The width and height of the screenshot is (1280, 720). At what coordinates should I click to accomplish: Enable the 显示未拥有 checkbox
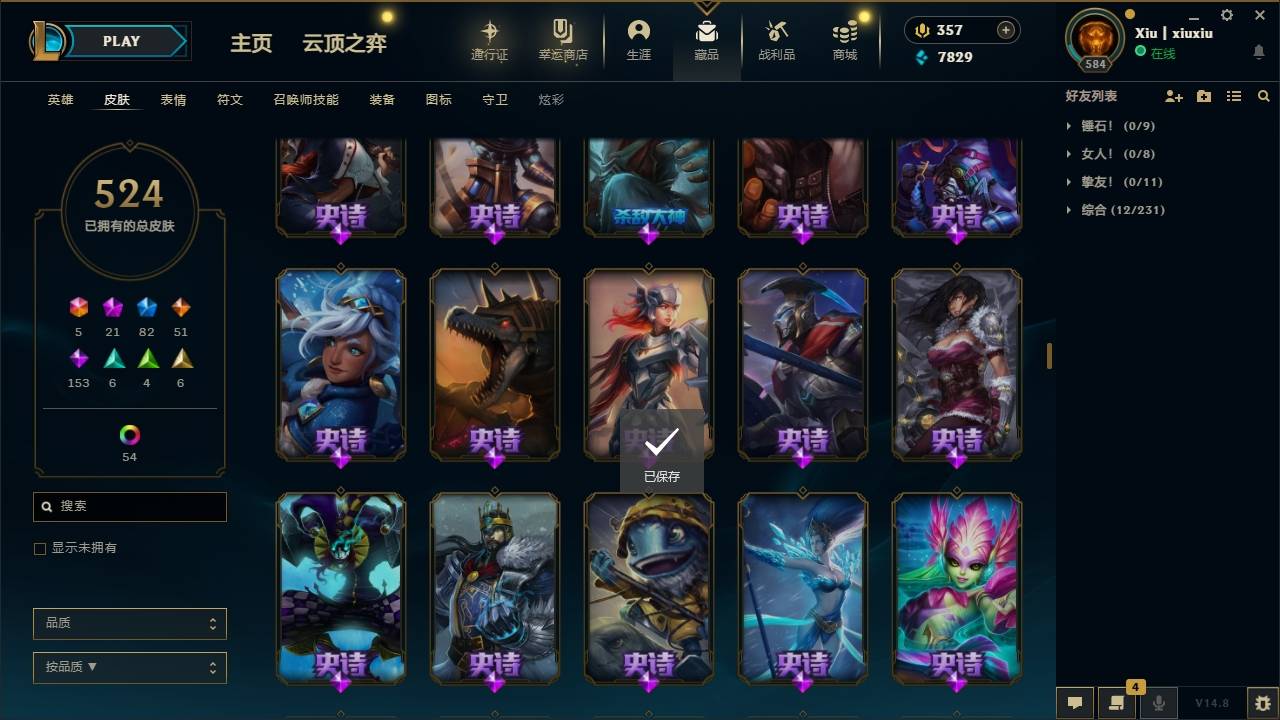point(39,548)
